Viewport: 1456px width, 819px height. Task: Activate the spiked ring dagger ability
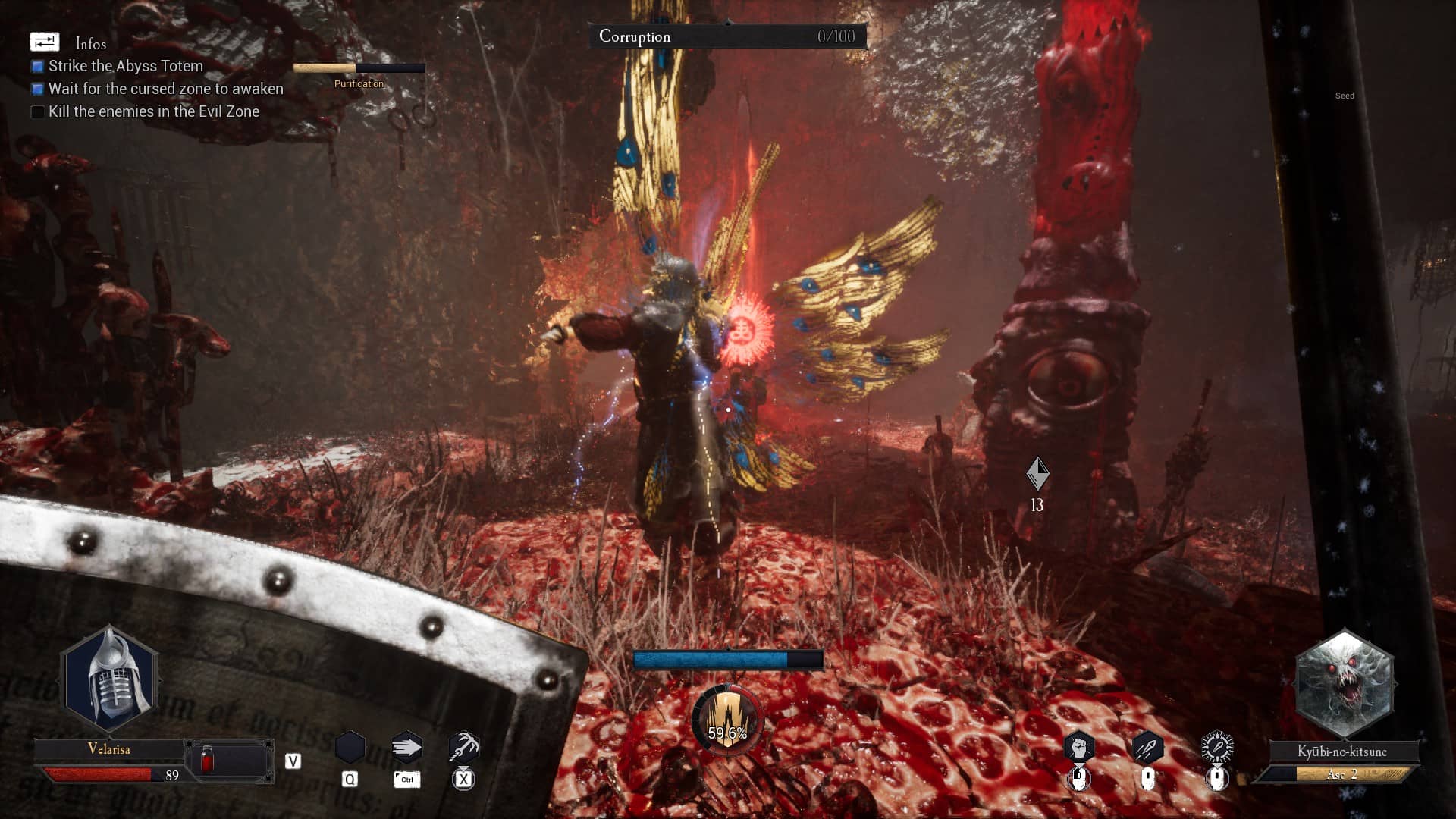[1217, 748]
